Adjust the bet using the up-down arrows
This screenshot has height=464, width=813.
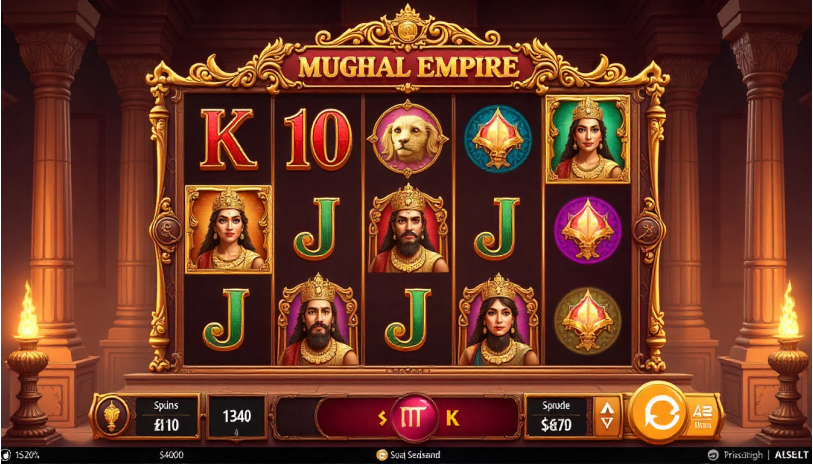606,415
